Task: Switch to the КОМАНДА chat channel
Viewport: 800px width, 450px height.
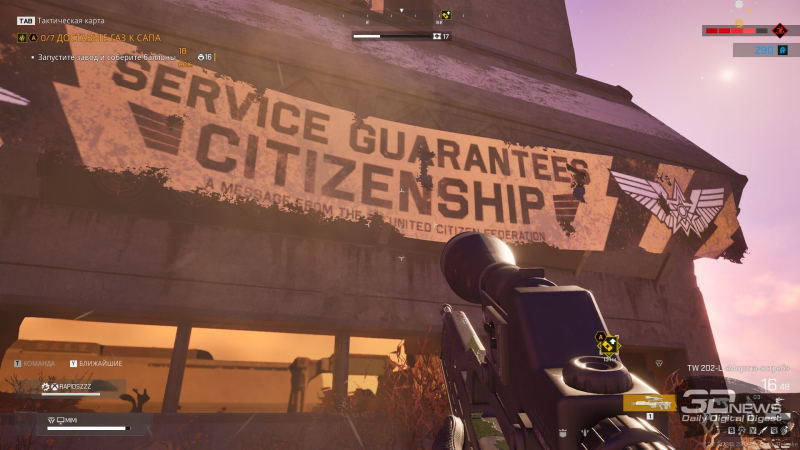Action: [x=38, y=364]
